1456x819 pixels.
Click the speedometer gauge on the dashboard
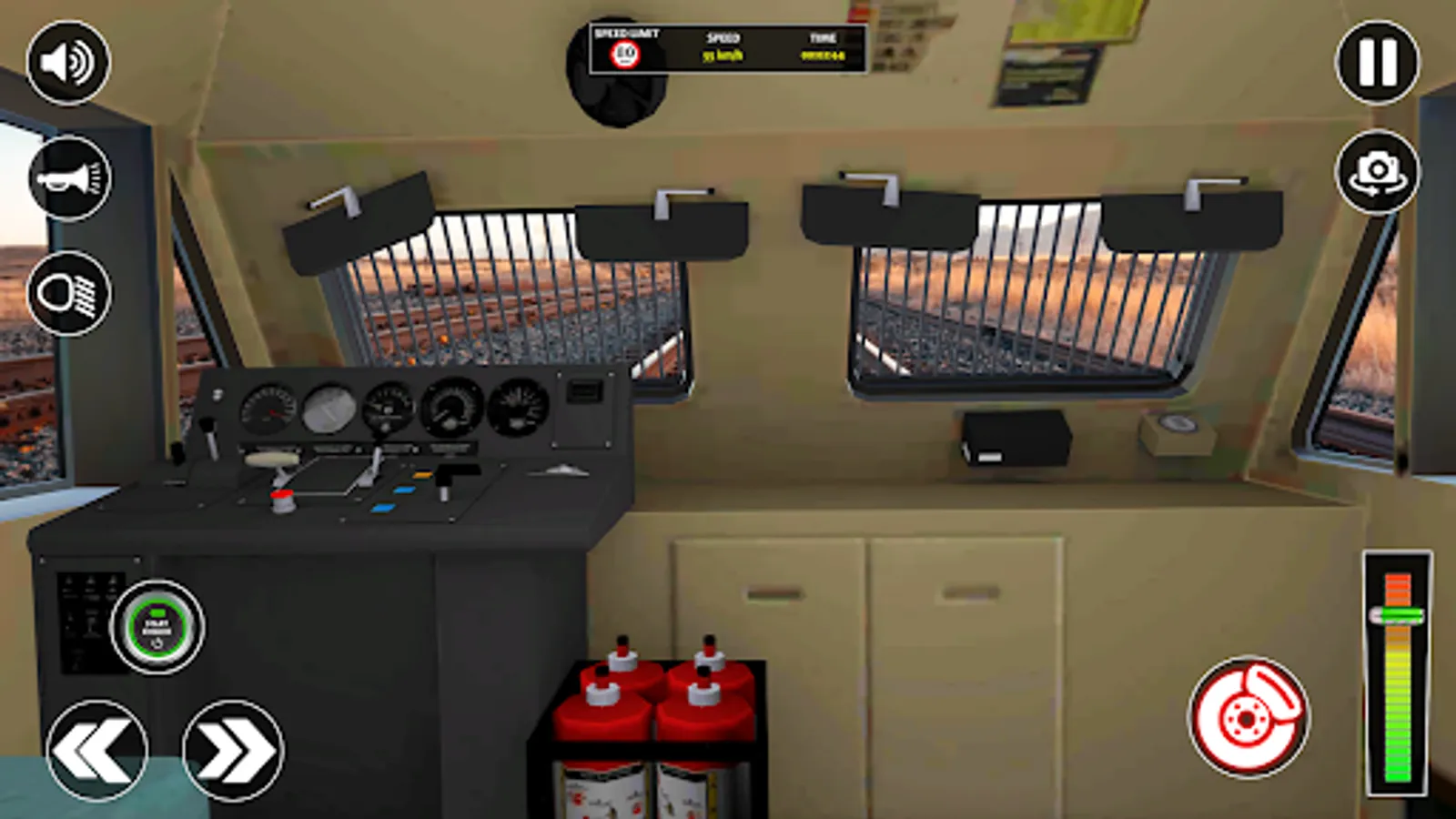point(267,409)
